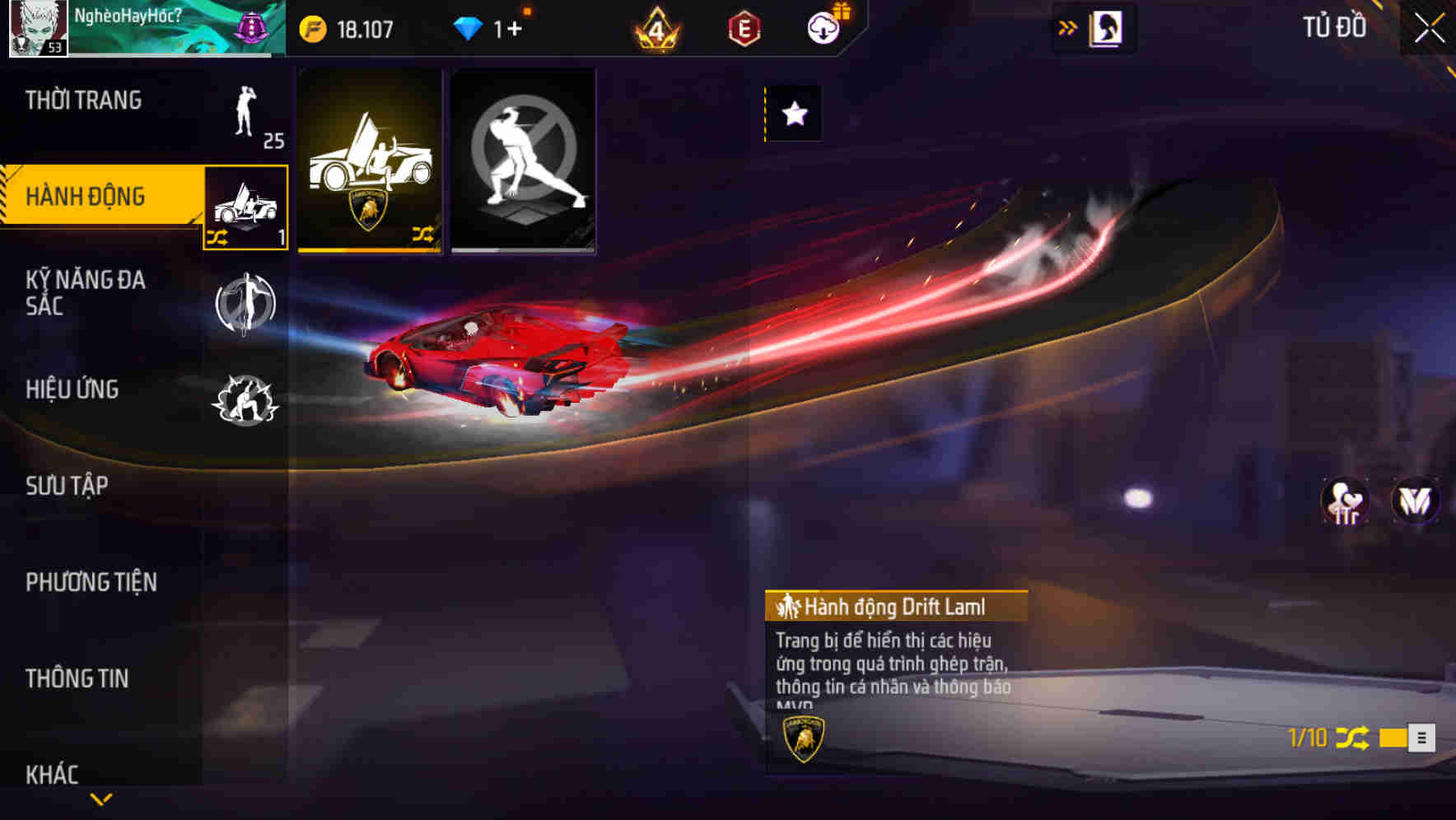
Task: Toggle the star to favorite this item
Action: pos(793,114)
